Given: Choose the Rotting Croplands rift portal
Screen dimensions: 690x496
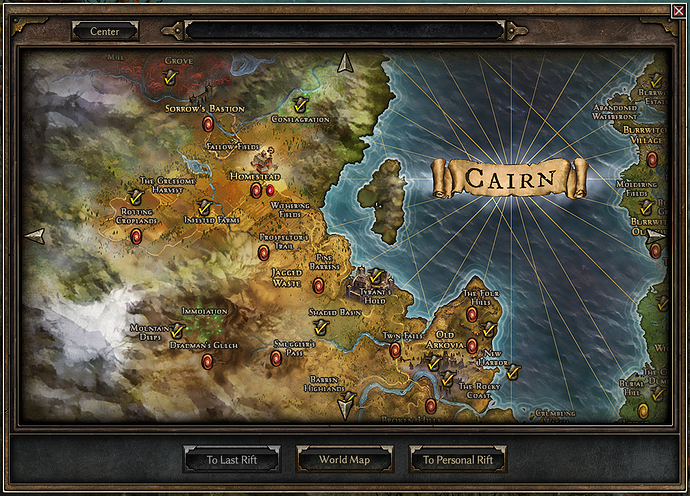Looking at the screenshot, I should tap(136, 236).
